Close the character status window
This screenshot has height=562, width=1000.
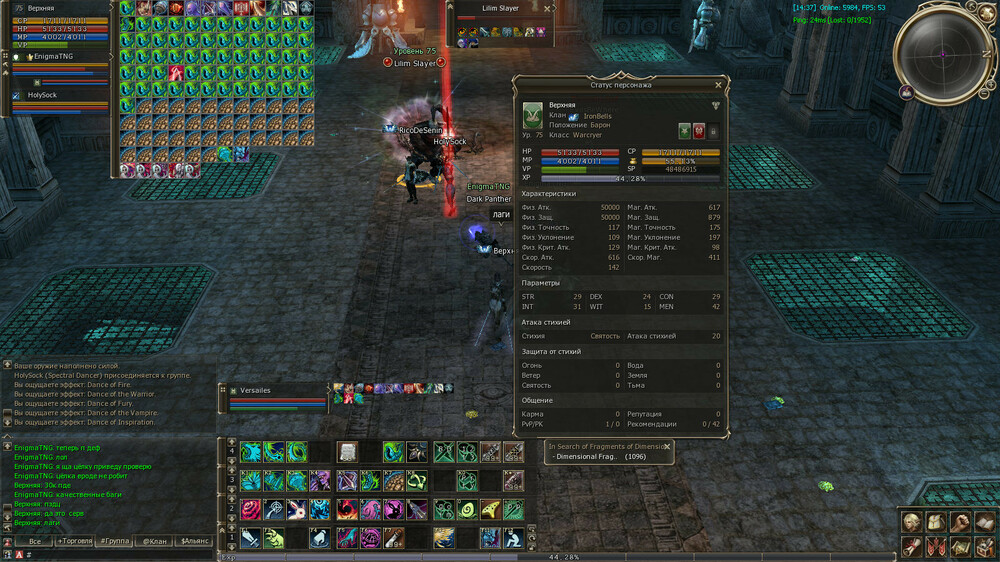click(718, 85)
